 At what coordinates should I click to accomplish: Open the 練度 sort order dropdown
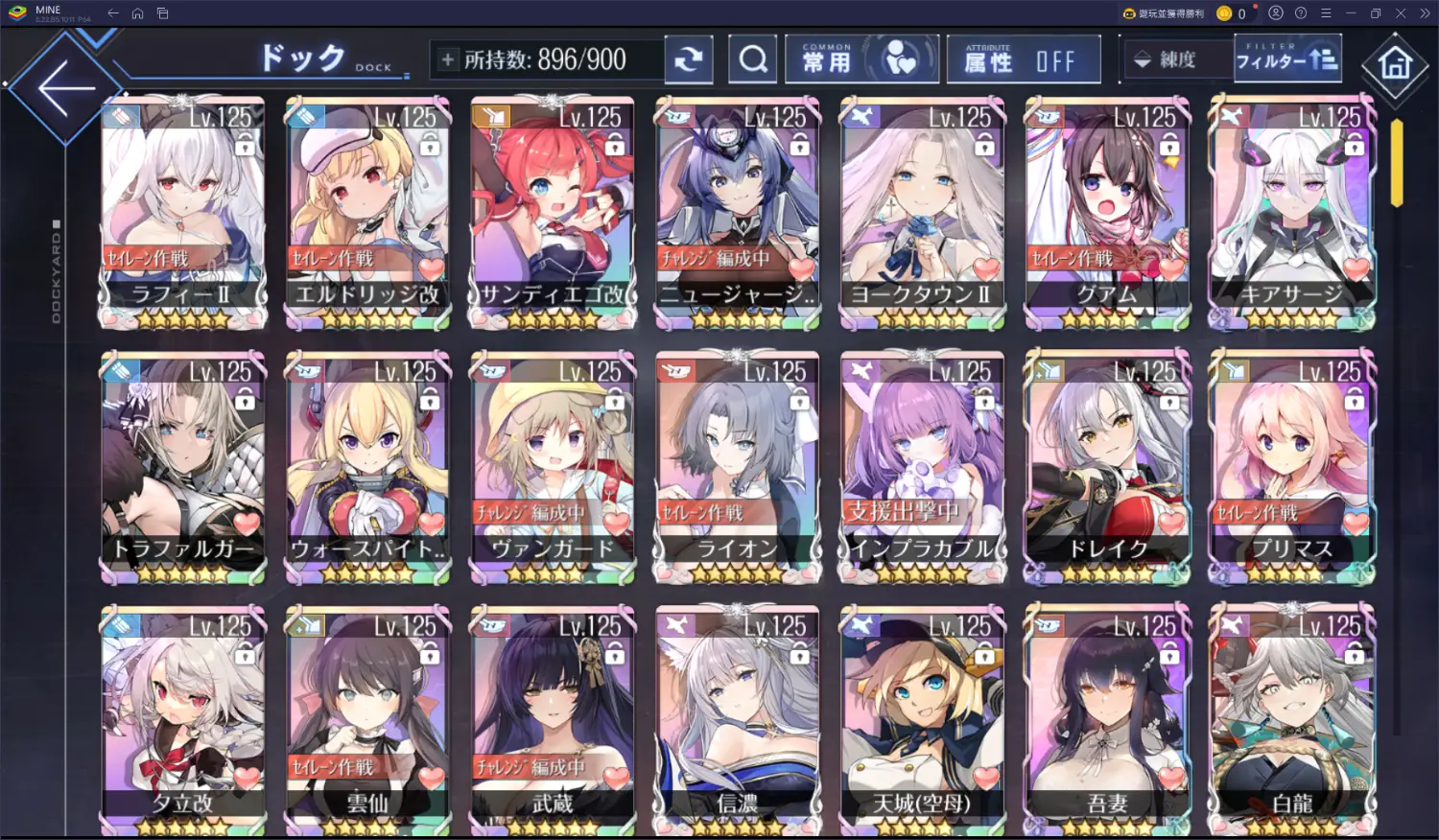(1176, 59)
